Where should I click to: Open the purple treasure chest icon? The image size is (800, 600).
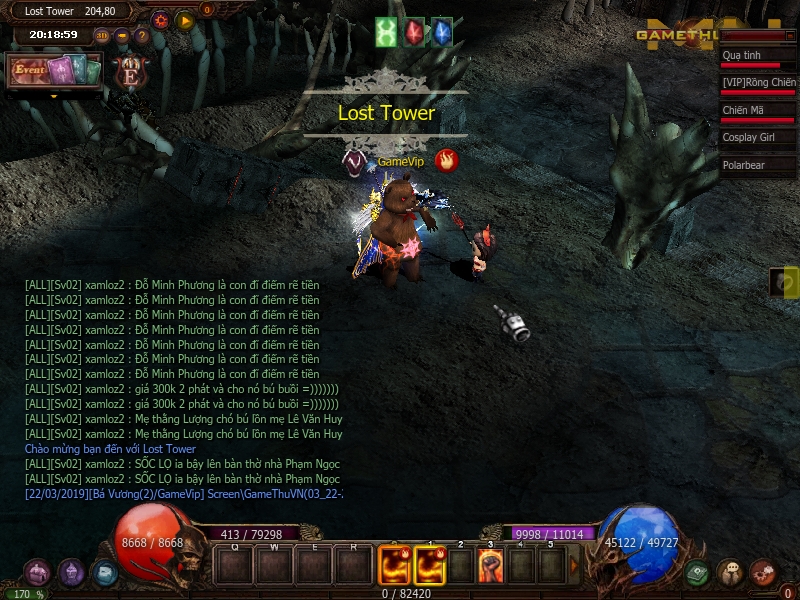pos(37,572)
